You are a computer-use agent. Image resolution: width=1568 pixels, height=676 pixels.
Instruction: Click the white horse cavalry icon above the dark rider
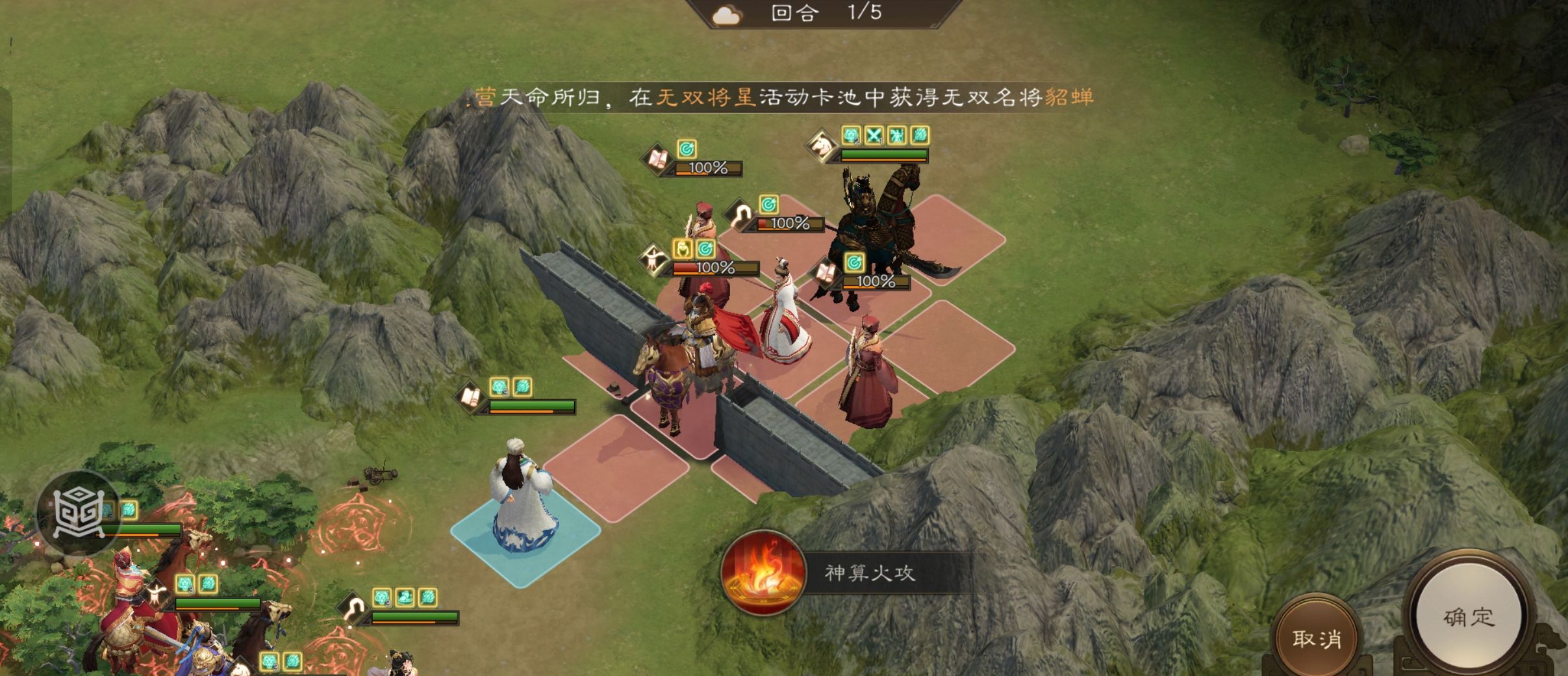[x=822, y=146]
